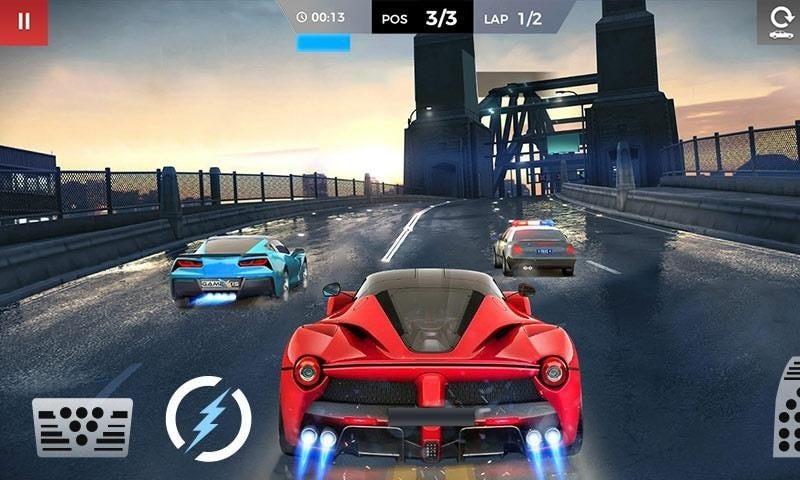Tap the car reset icon
This screenshot has height=480, width=800.
779,21
